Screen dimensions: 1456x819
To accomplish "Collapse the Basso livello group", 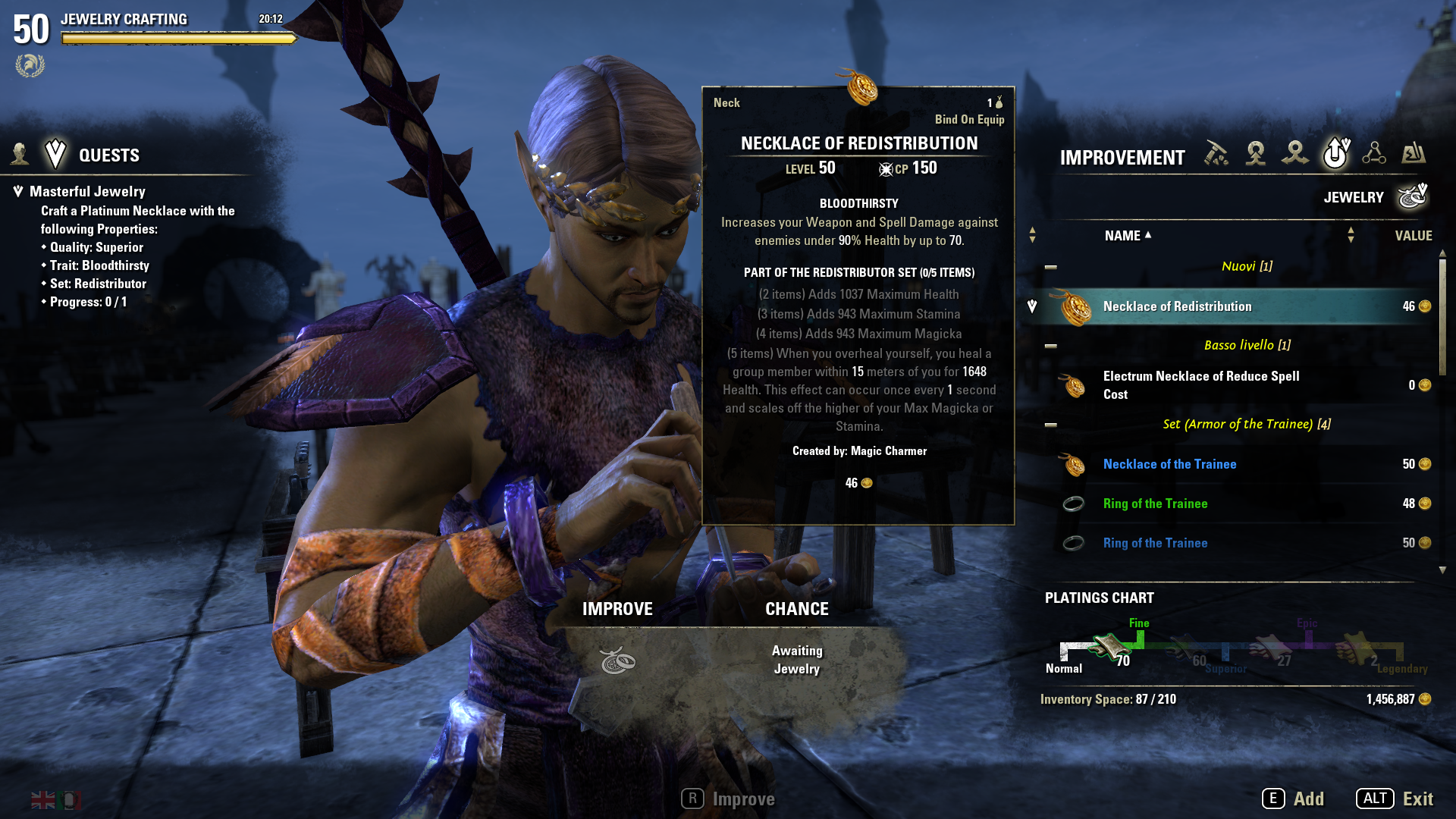I will [1051, 346].
